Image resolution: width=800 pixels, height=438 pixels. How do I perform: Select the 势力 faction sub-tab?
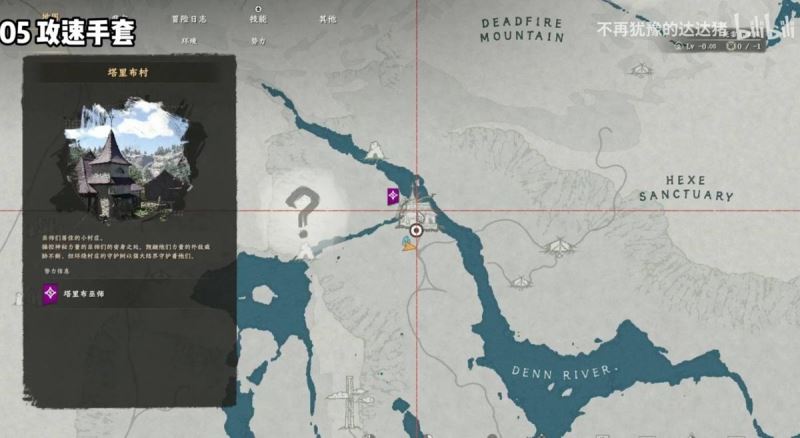point(258,42)
